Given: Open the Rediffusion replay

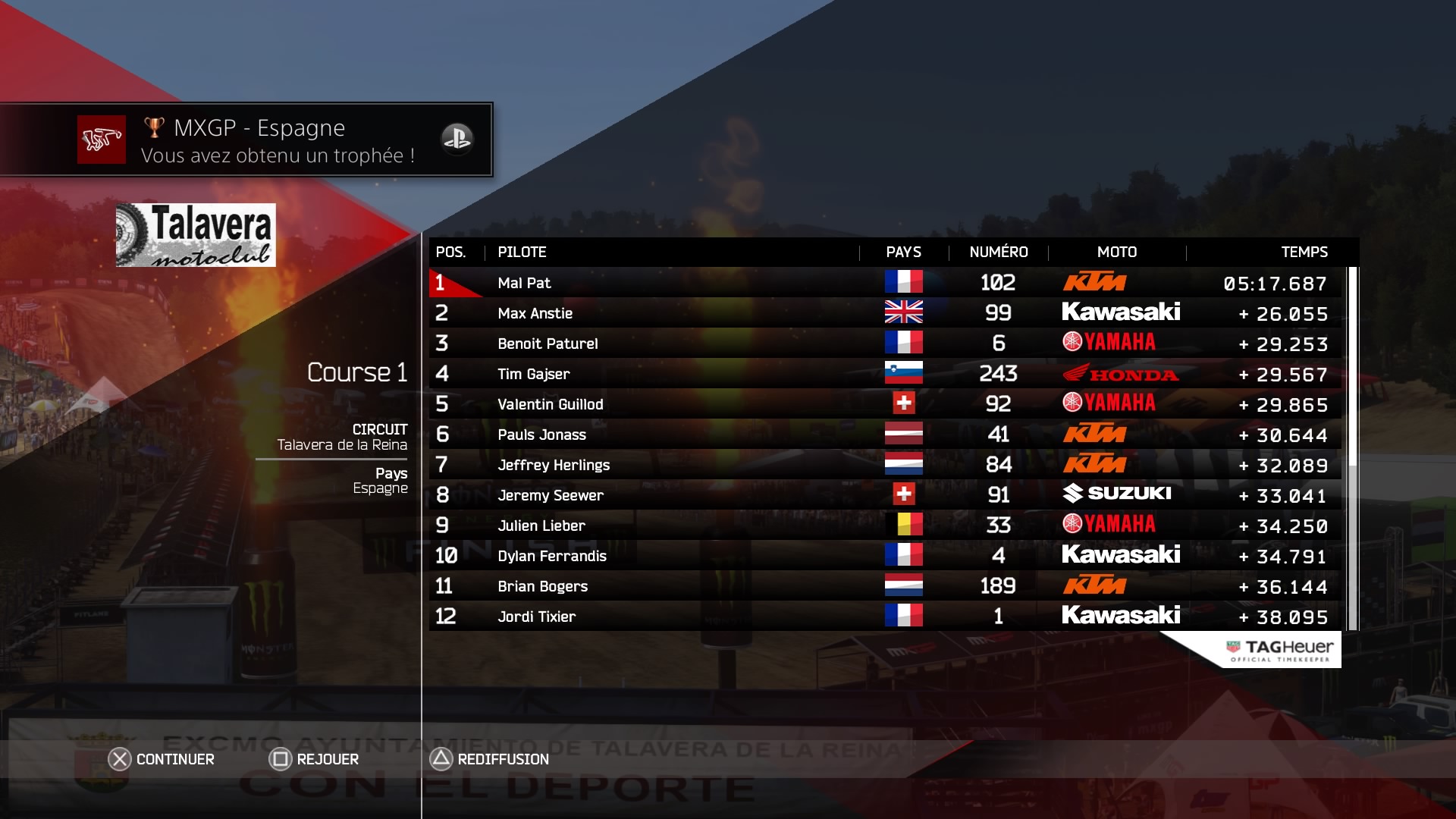Looking at the screenshot, I should pyautogui.click(x=490, y=759).
